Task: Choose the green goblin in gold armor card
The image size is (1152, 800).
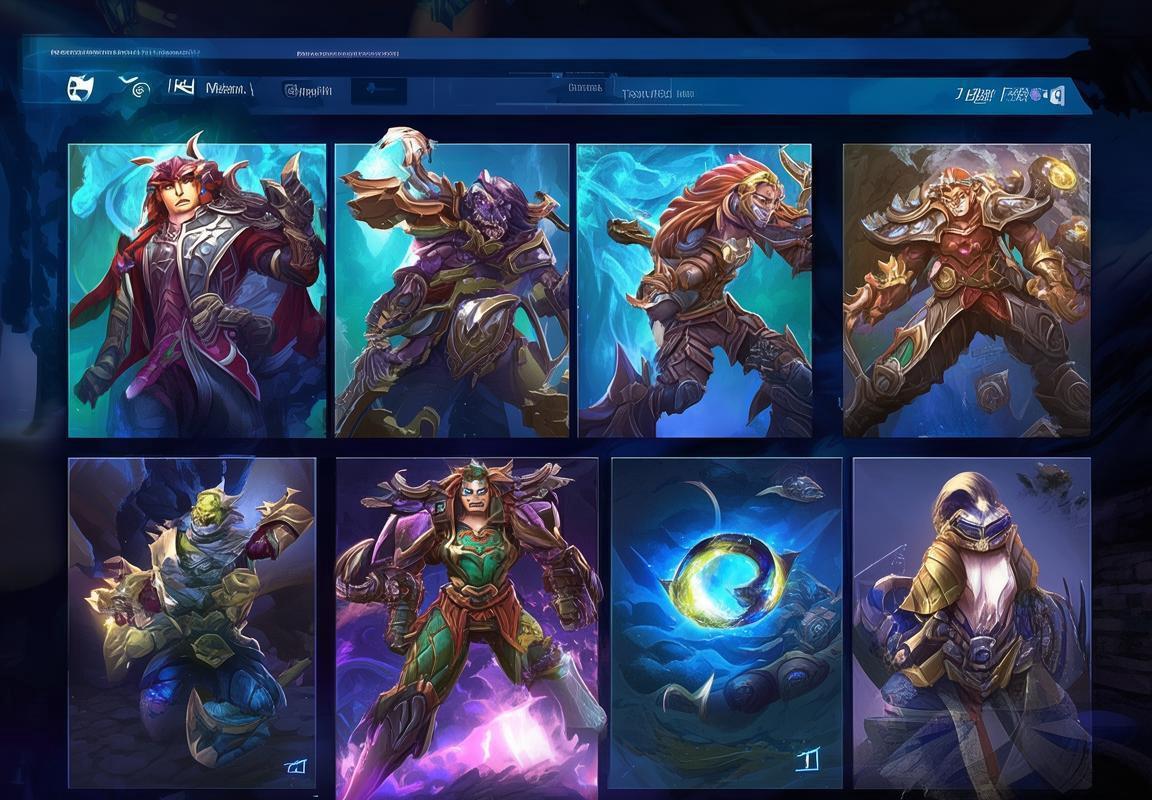Action: tap(192, 622)
